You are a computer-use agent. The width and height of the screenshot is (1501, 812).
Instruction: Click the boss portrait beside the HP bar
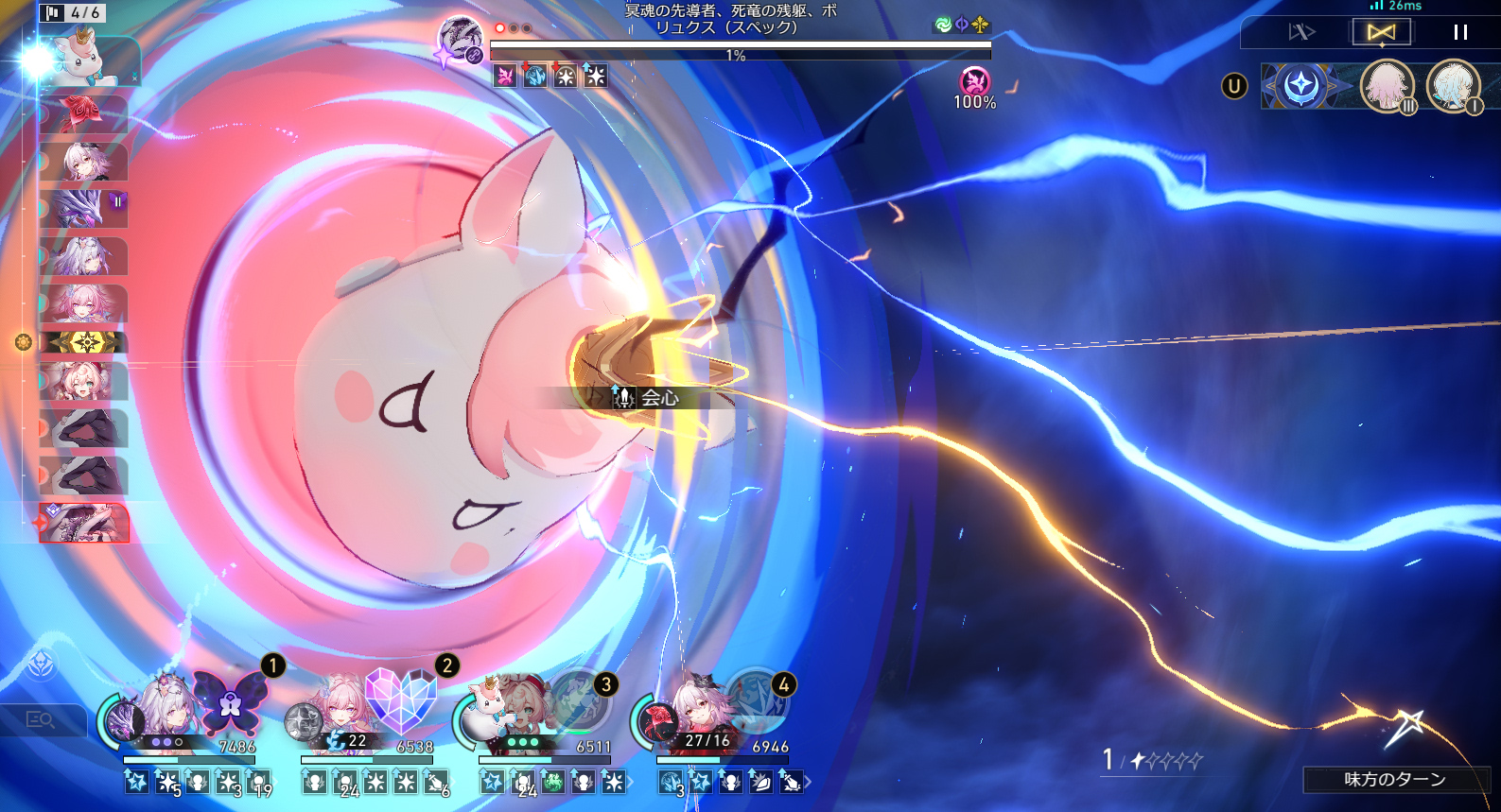(462, 42)
